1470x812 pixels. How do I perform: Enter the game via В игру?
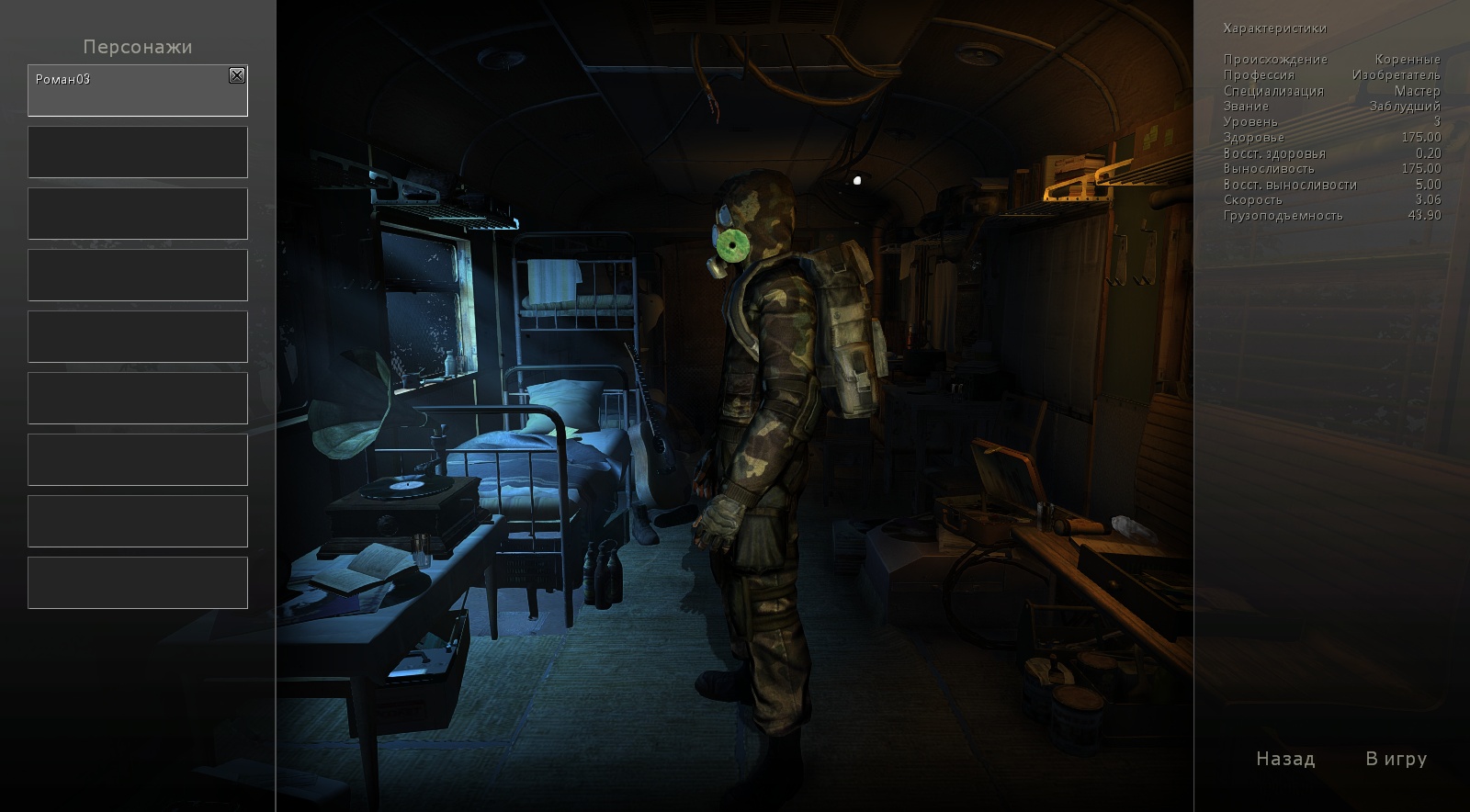pyautogui.click(x=1396, y=759)
